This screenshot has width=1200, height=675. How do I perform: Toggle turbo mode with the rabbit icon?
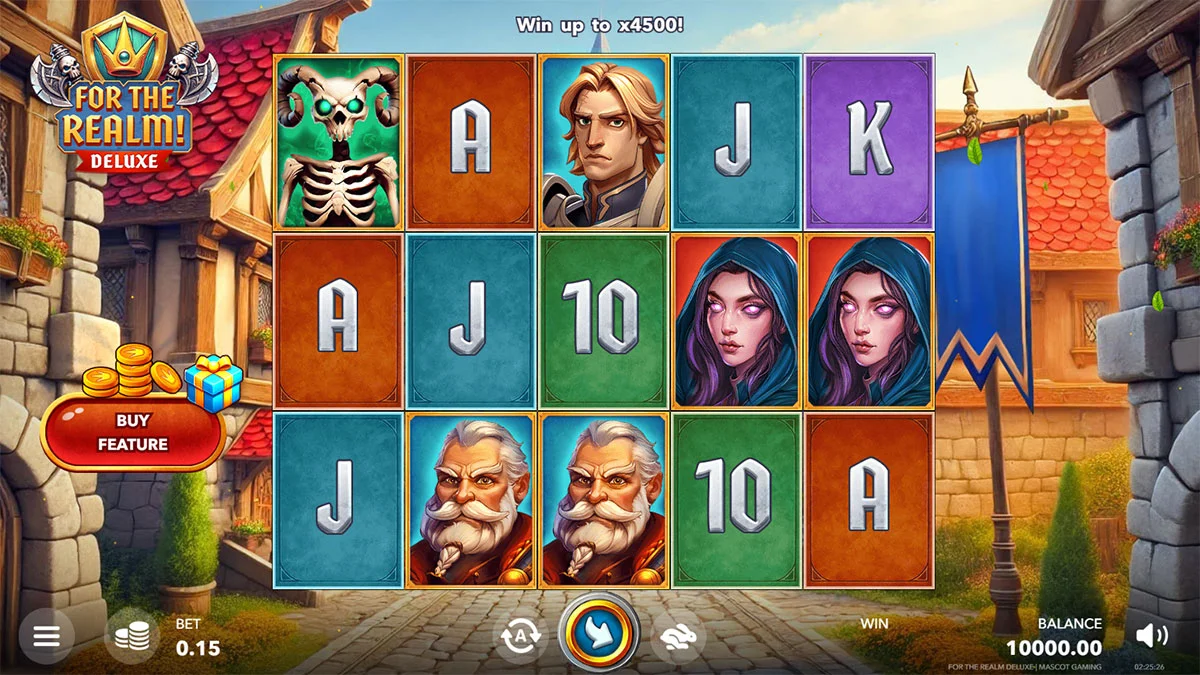pos(677,636)
